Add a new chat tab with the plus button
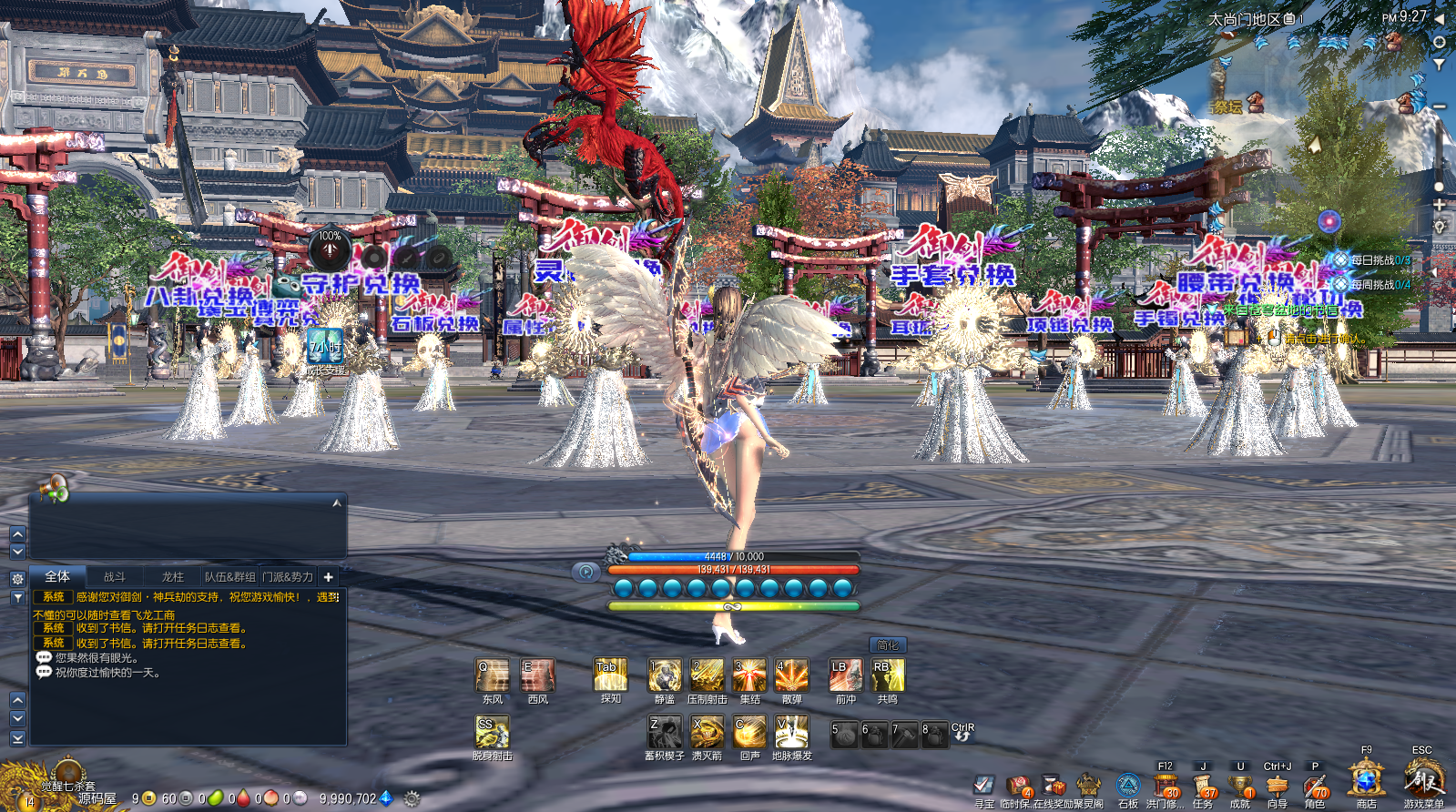Viewport: 1456px width, 812px height. coord(329,577)
